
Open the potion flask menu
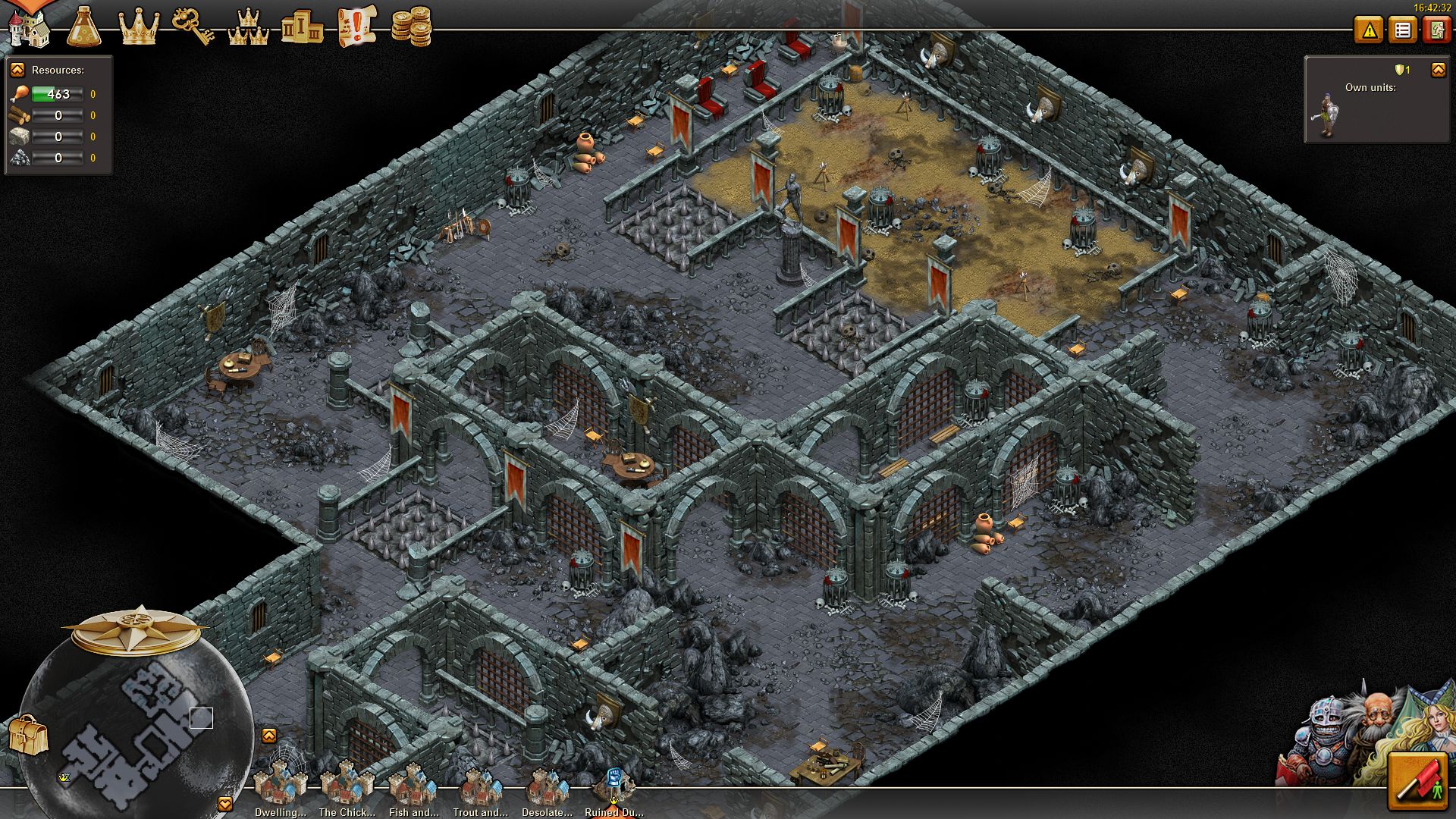[x=83, y=27]
